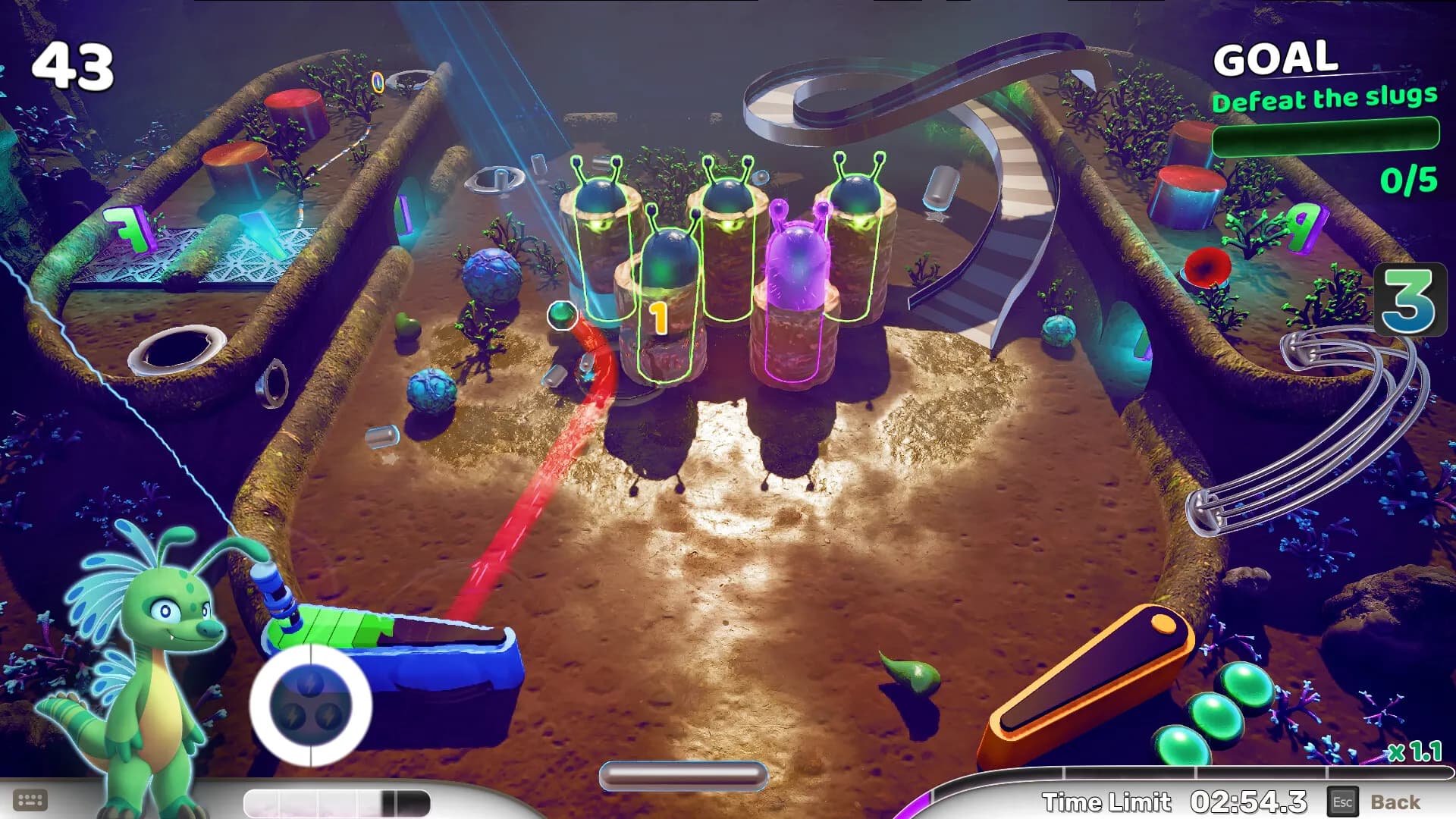The image size is (1456, 819).
Task: Select the lightning bolt charge indicator
Action: coord(310,704)
